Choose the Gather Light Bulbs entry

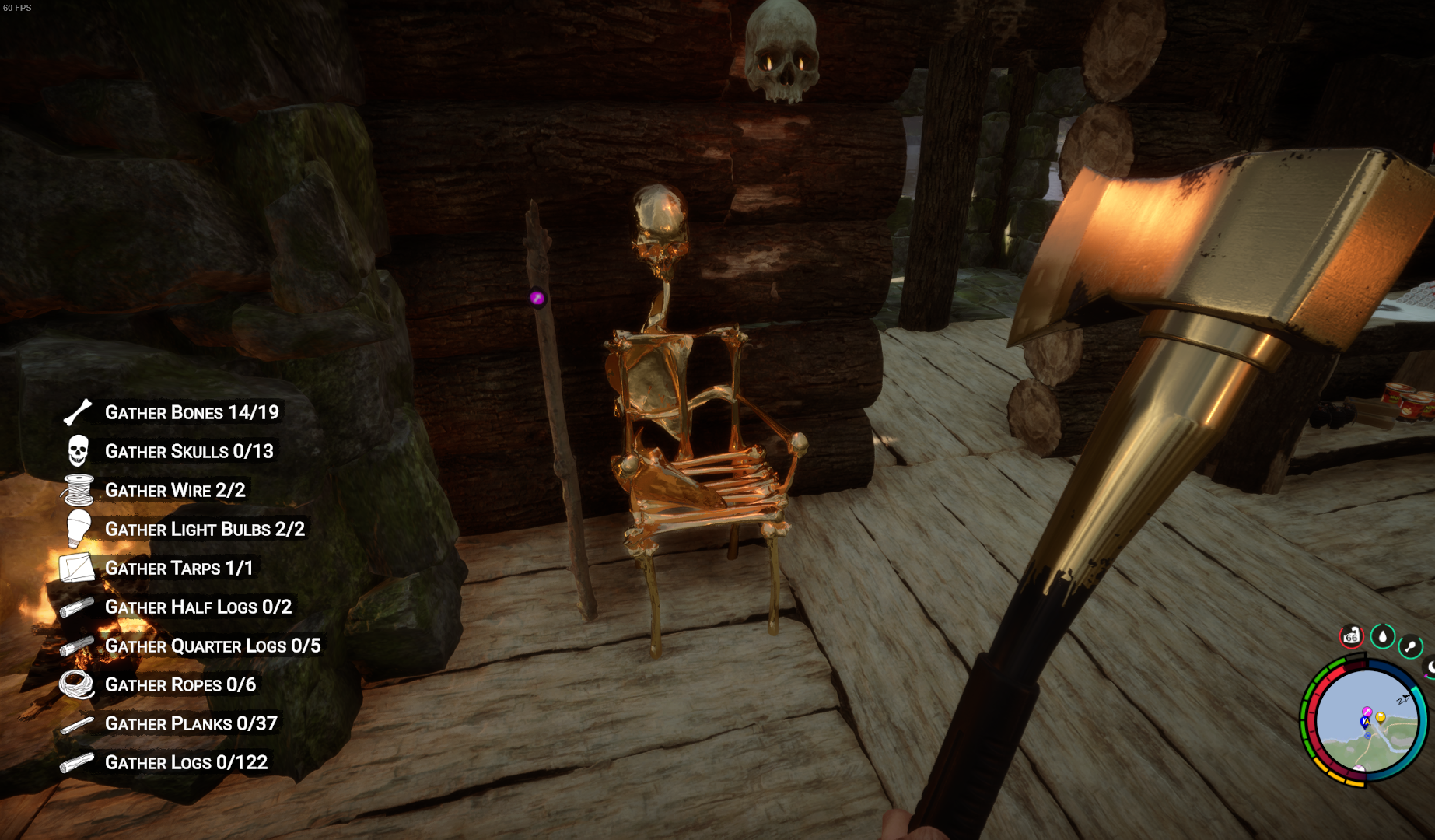(x=205, y=529)
